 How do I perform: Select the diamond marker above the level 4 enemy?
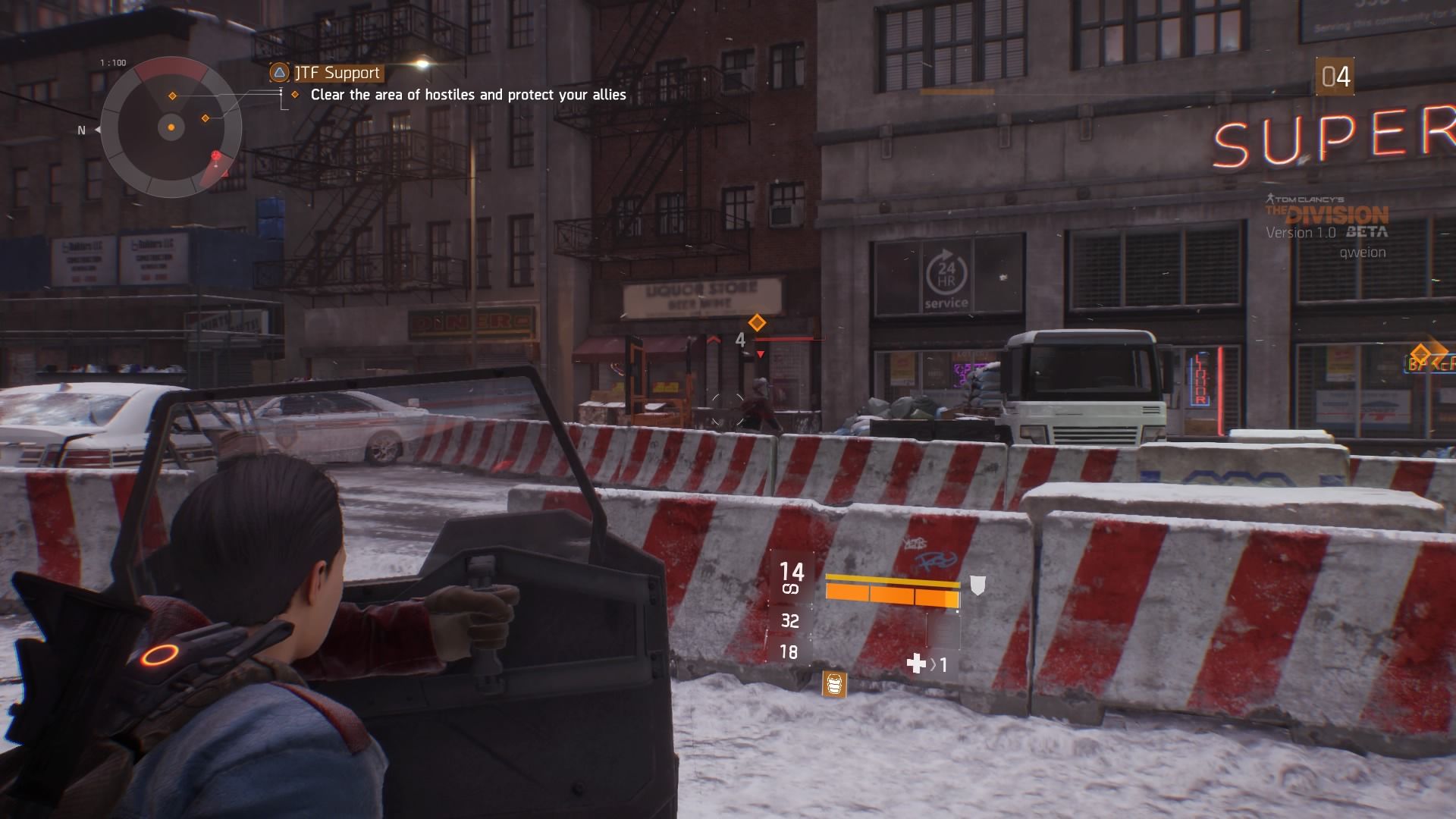[x=757, y=322]
